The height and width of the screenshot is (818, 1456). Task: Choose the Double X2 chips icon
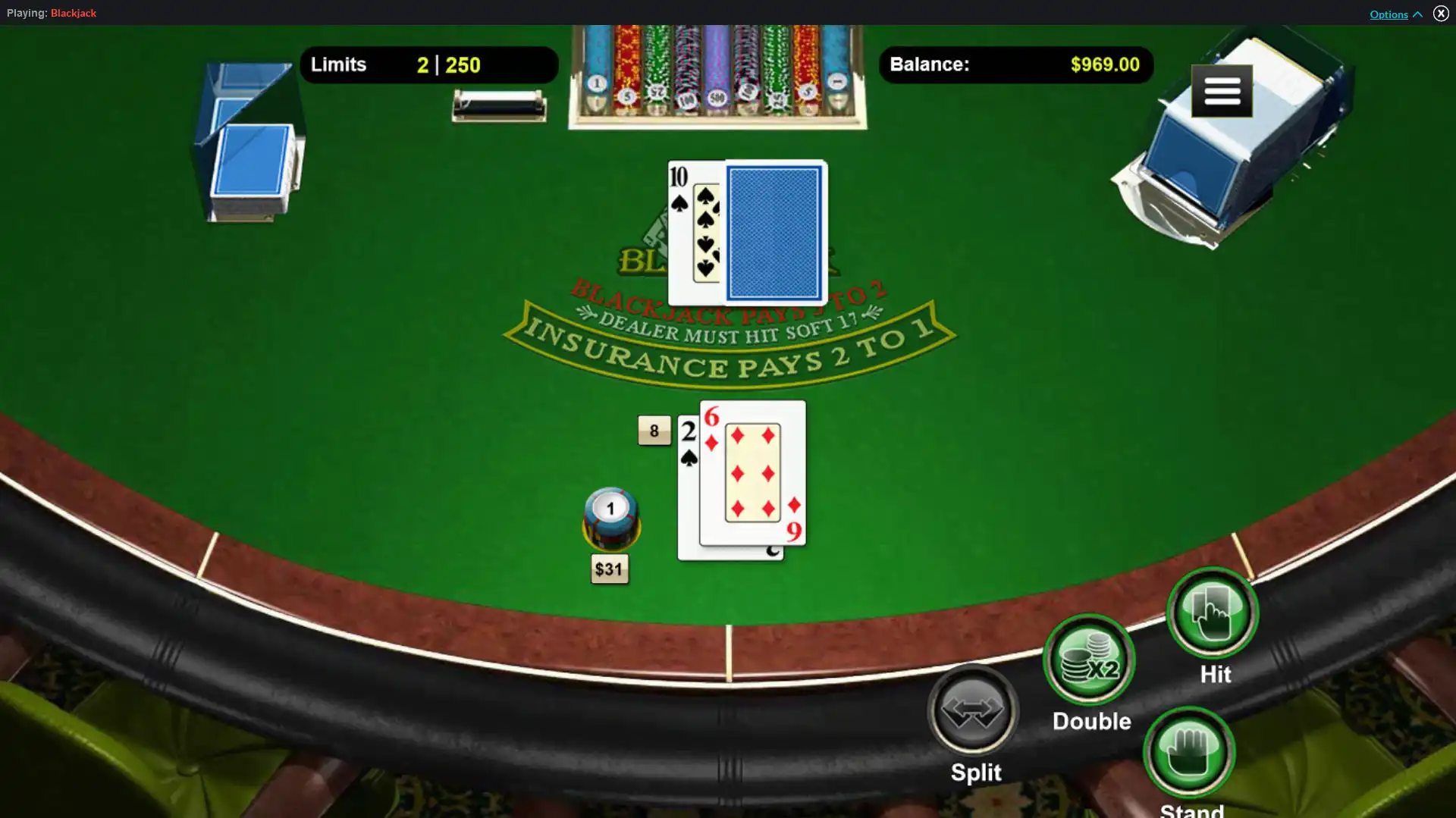tap(1088, 659)
